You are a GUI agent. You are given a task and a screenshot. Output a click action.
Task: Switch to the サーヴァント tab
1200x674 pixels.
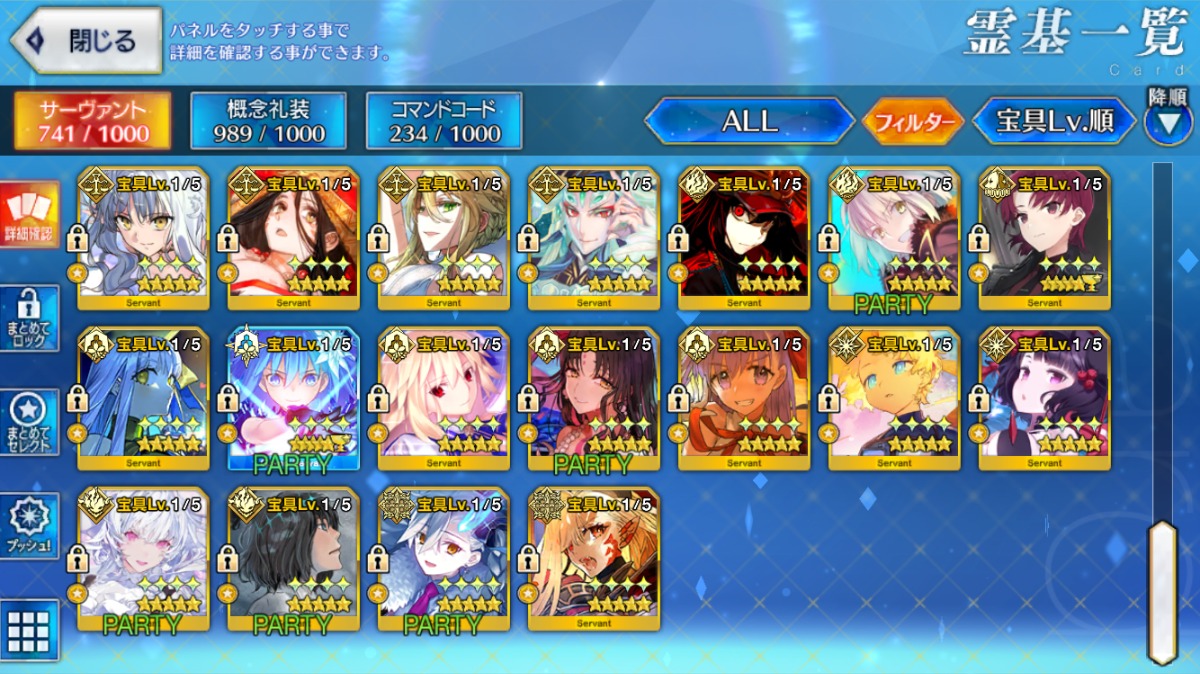[92, 121]
